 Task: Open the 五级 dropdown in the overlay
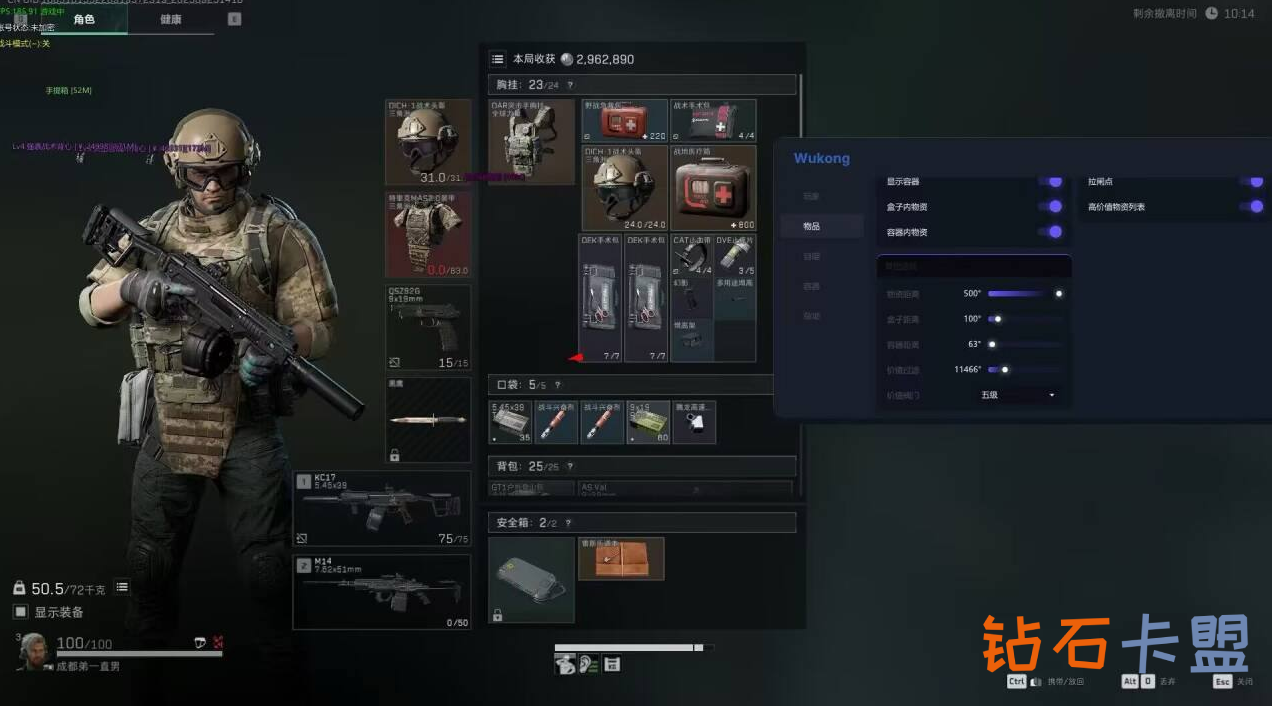1018,395
